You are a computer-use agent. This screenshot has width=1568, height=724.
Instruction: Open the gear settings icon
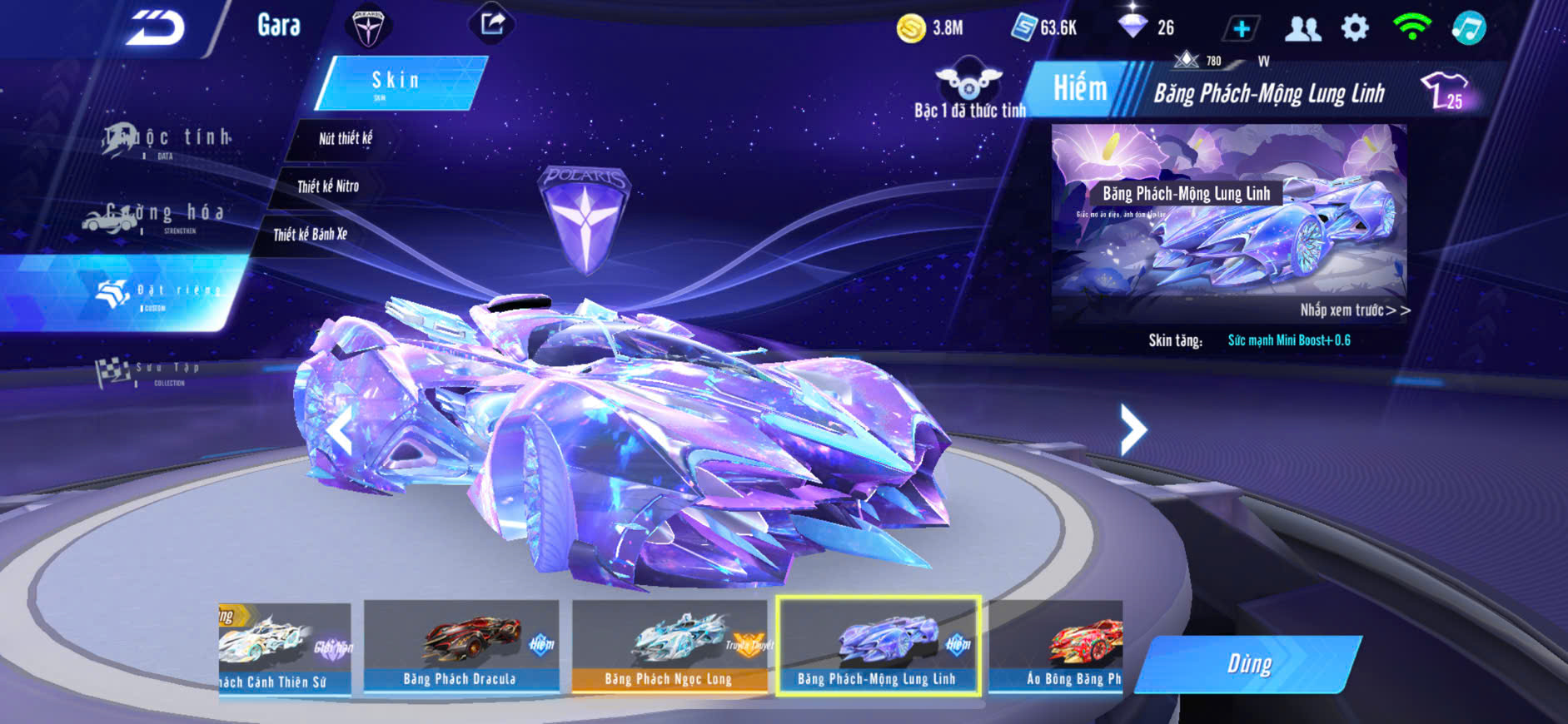pyautogui.click(x=1355, y=28)
